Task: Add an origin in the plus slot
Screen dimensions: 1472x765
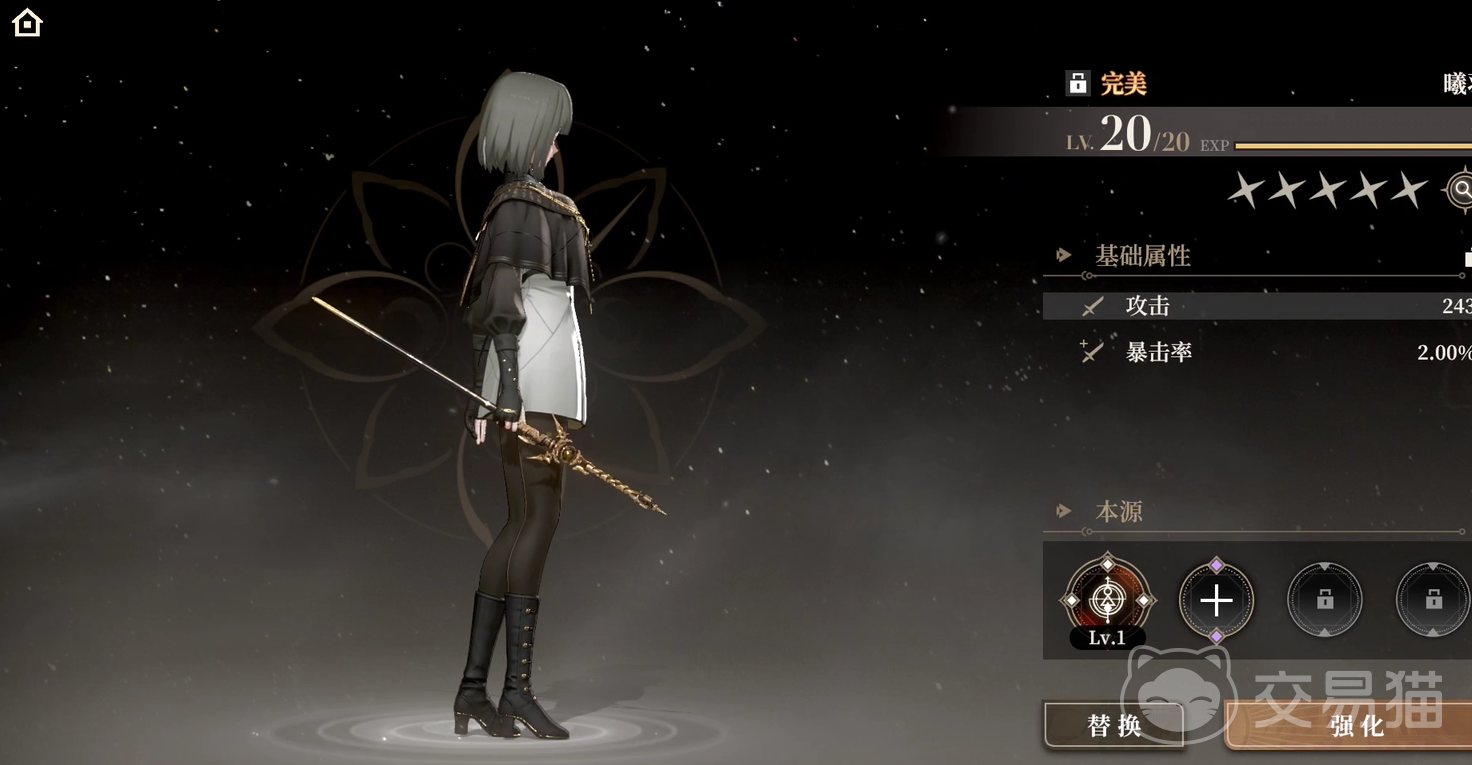Action: tap(1216, 600)
